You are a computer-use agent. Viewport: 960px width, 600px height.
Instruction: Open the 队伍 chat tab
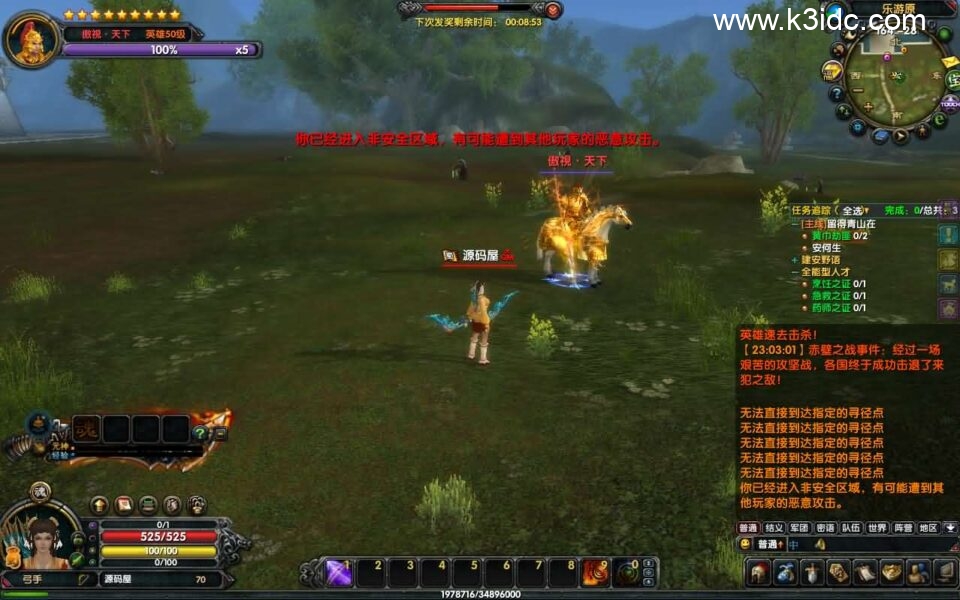click(851, 527)
